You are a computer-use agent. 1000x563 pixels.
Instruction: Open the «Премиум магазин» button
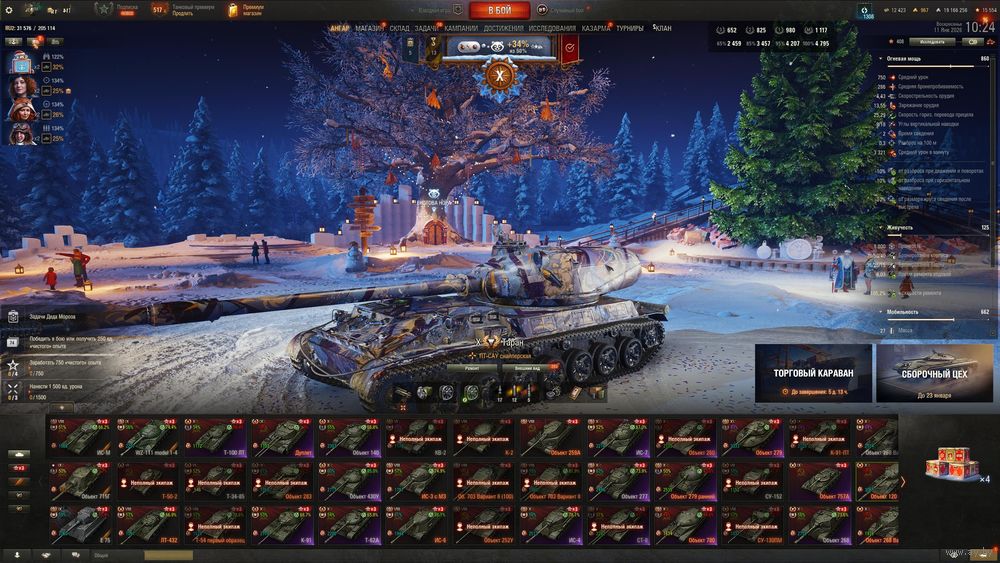tap(246, 10)
